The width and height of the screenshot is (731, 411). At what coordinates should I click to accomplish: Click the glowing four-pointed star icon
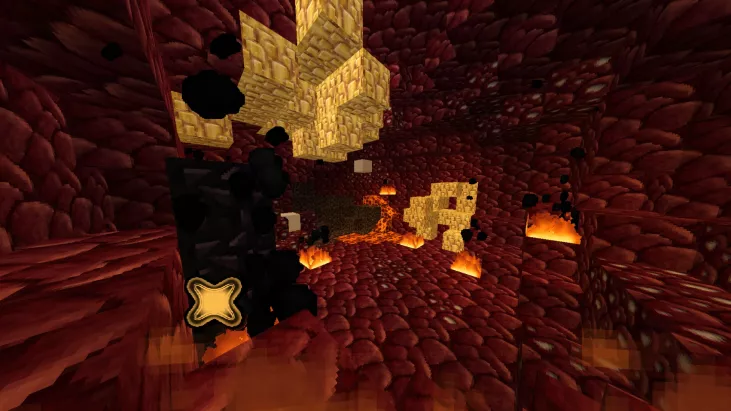coord(214,301)
